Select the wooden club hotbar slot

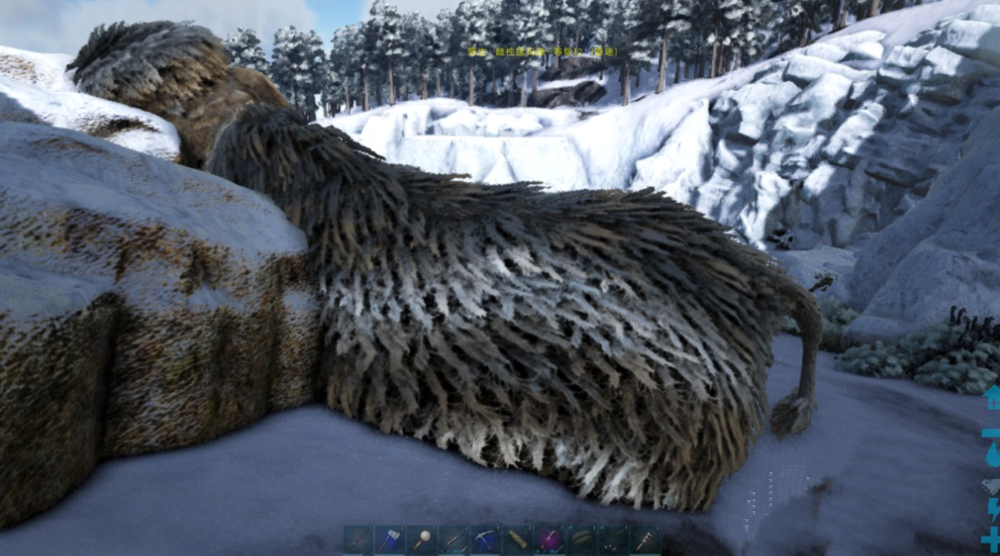coord(358,540)
